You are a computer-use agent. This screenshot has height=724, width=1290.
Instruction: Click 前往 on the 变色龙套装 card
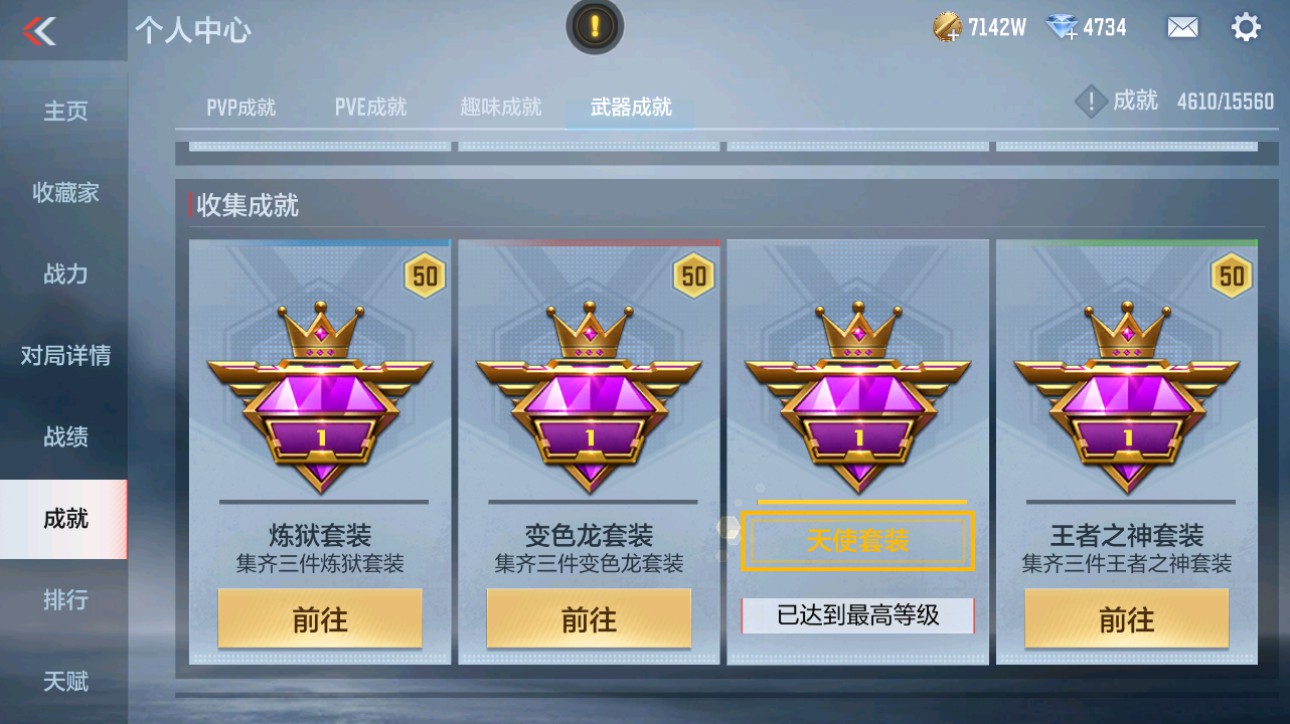[x=590, y=618]
